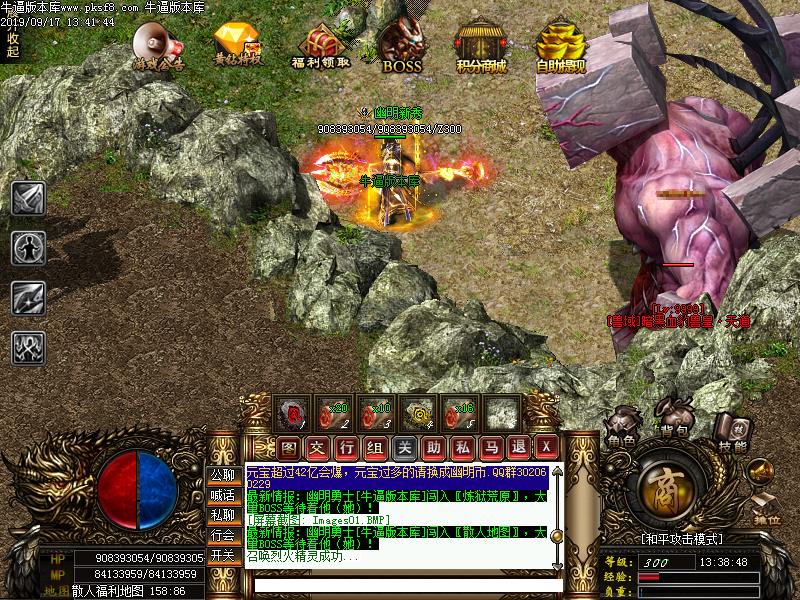Click the red X button in toolbar
Image resolution: width=800 pixels, height=600 pixels.
coord(546,446)
